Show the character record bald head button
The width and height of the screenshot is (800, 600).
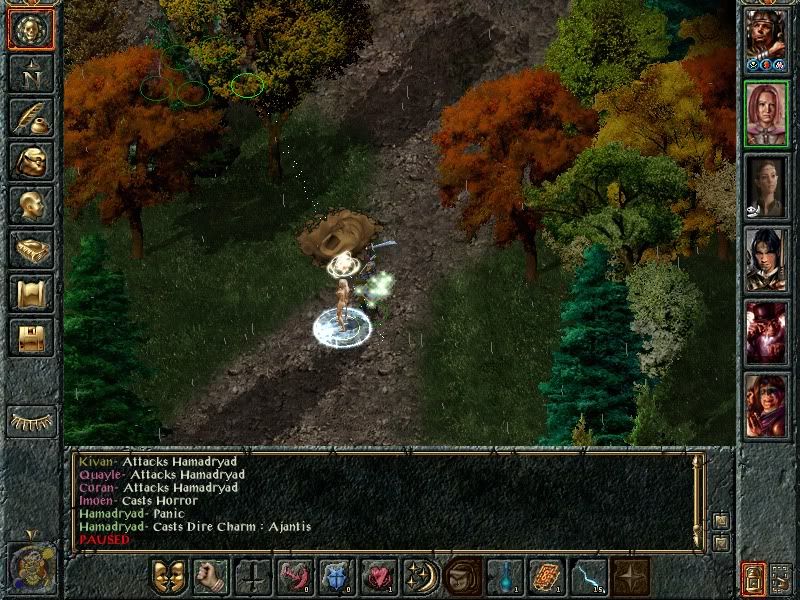31,205
